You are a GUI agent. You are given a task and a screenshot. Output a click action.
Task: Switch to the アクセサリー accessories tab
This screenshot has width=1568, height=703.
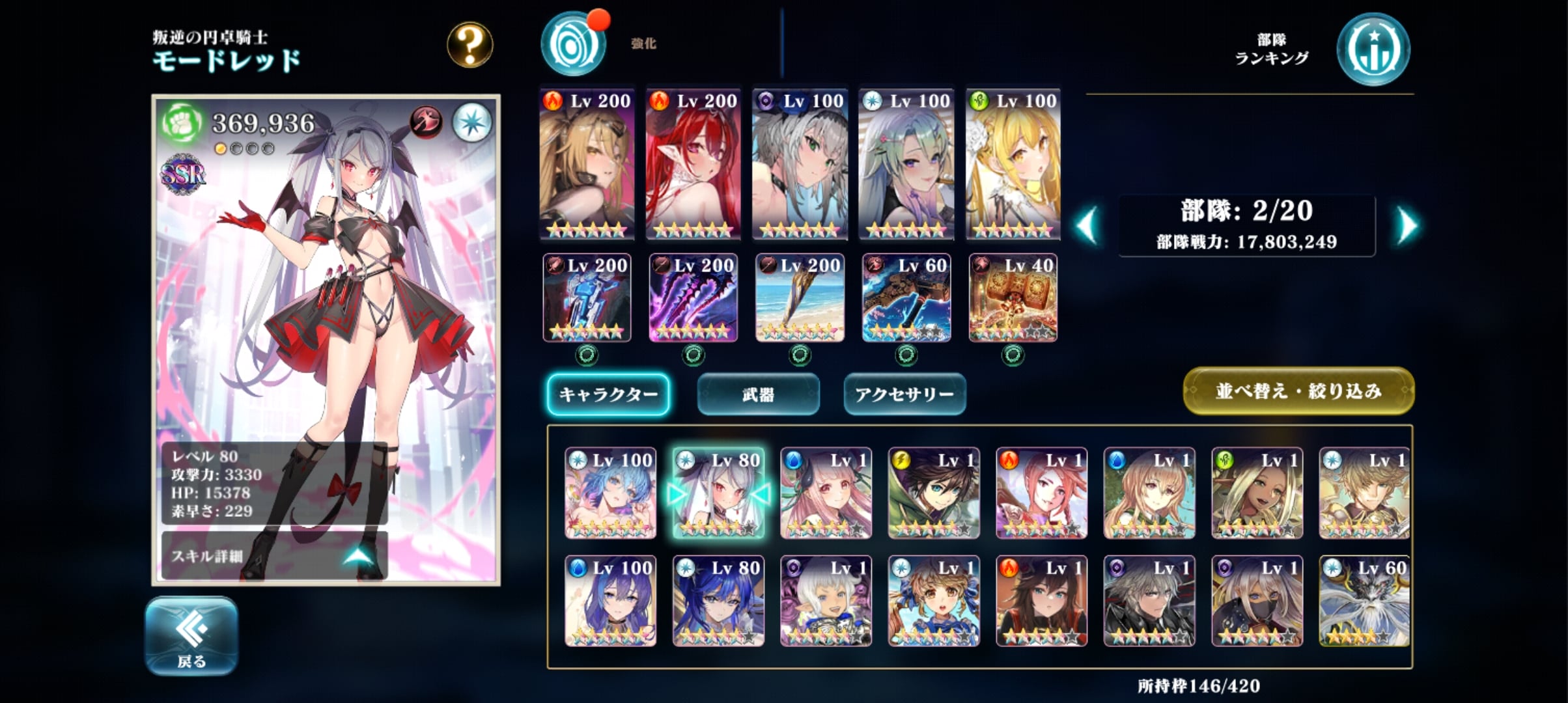[x=904, y=394]
